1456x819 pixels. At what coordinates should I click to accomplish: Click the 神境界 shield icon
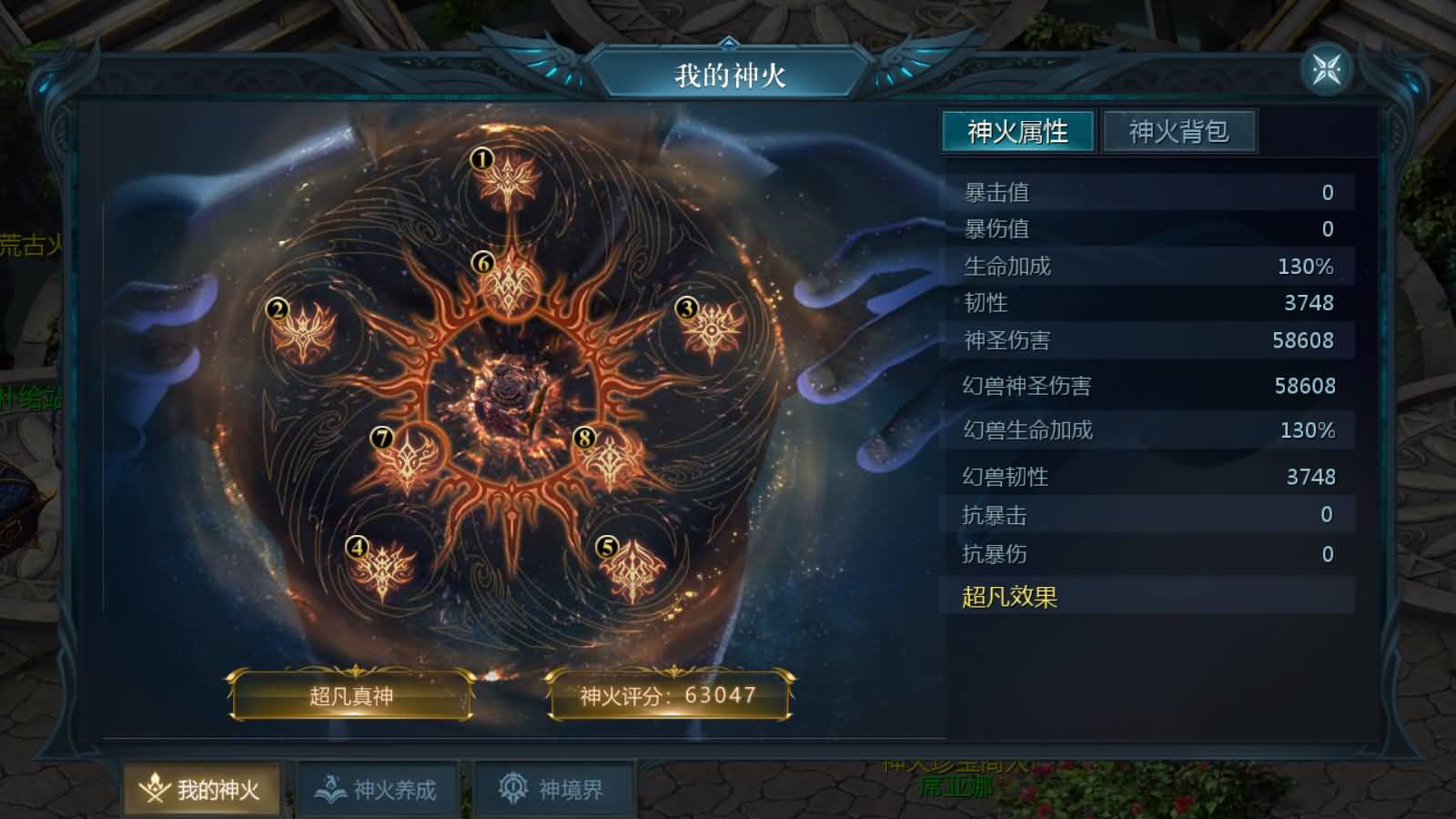pyautogui.click(x=511, y=786)
